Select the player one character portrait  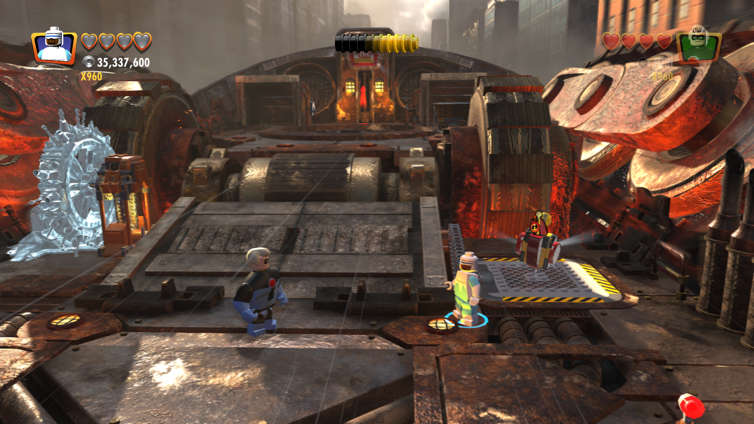pyautogui.click(x=54, y=47)
